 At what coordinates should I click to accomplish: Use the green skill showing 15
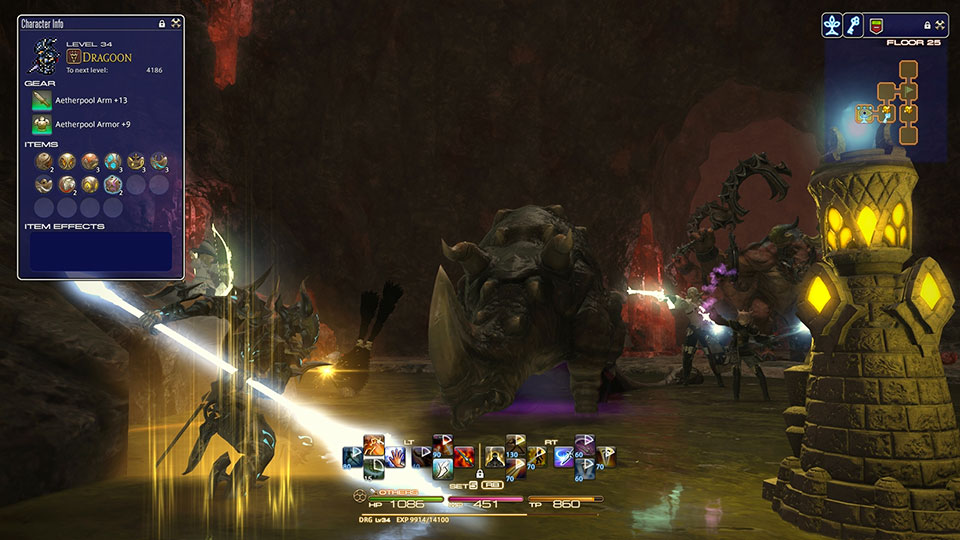[x=374, y=469]
